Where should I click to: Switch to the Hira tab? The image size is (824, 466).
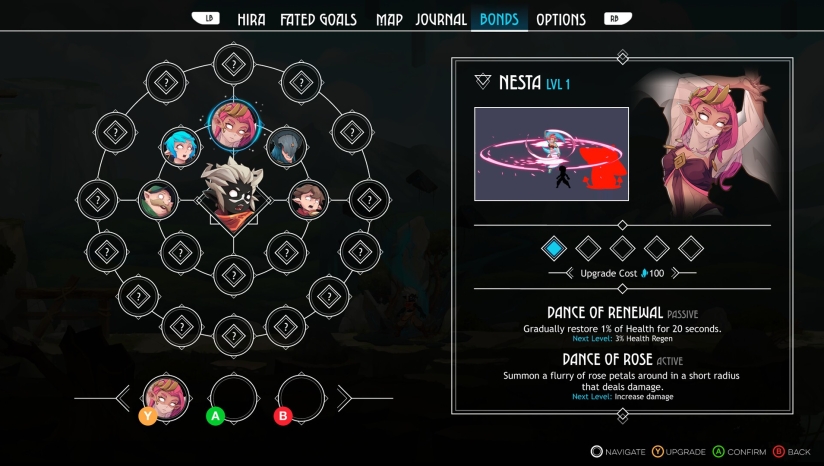251,19
